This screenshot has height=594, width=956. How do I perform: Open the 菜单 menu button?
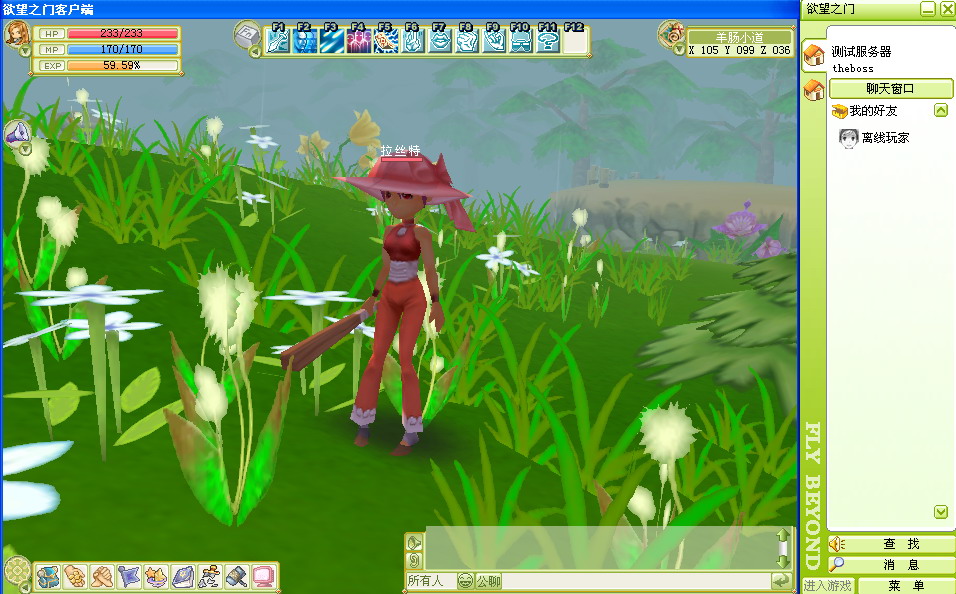pyautogui.click(x=906, y=586)
